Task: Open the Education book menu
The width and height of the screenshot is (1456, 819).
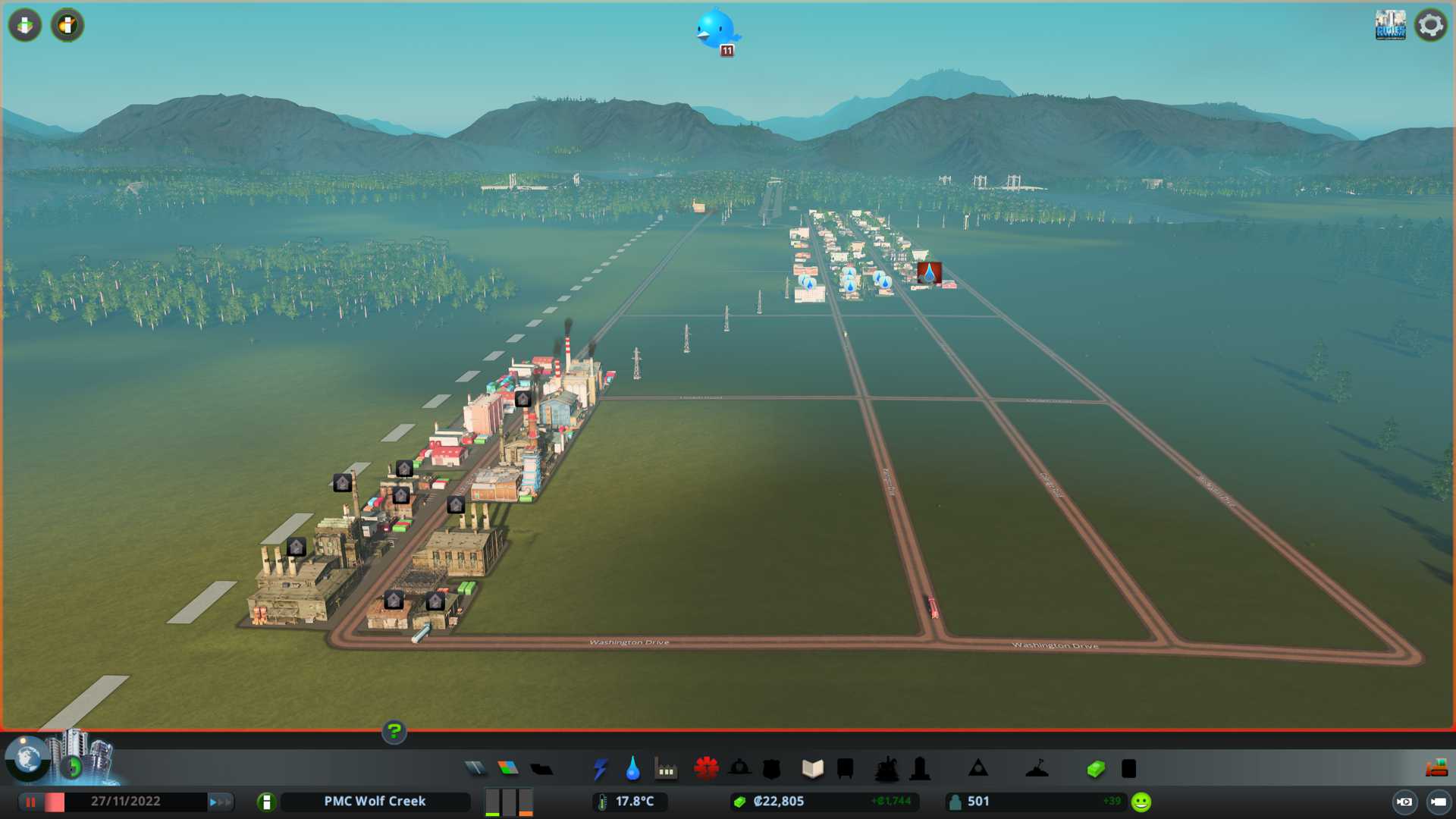Action: (812, 769)
